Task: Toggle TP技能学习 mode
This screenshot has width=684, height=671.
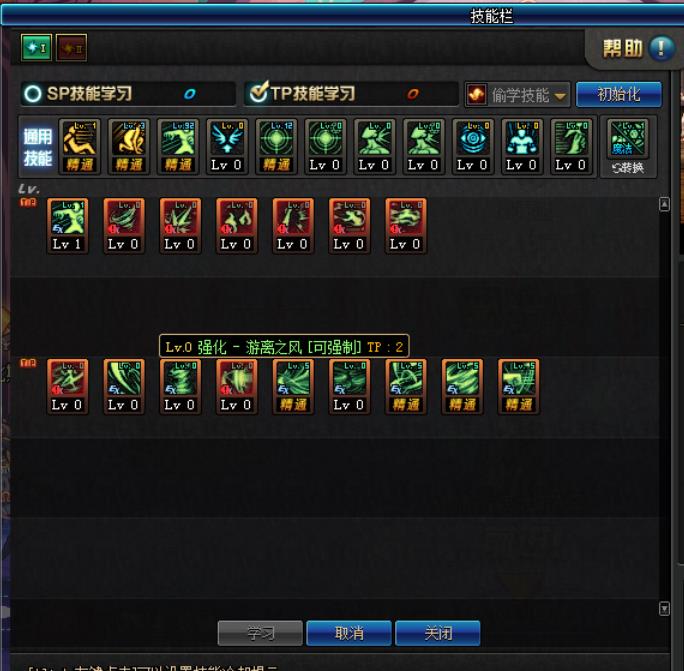Action: (x=259, y=94)
